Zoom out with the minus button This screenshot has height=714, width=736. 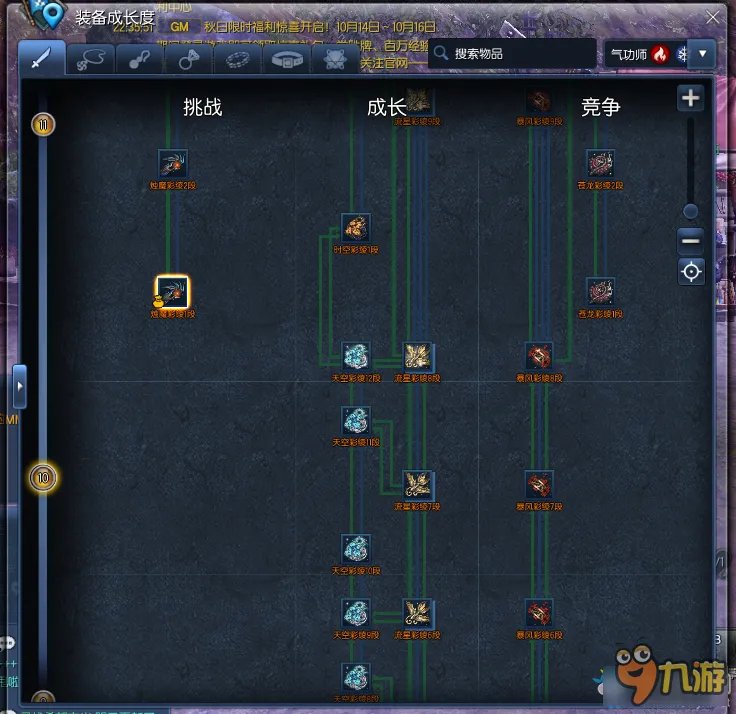pos(690,240)
